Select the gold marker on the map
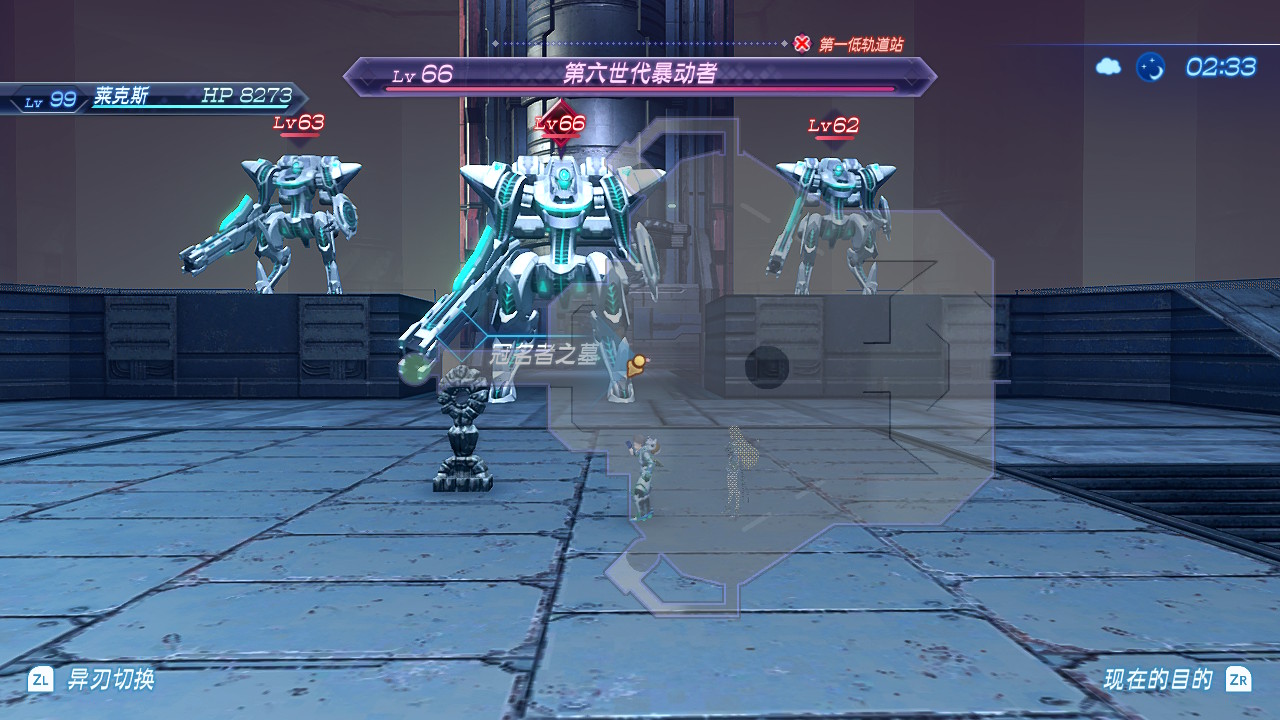This screenshot has width=1280, height=720. (636, 365)
